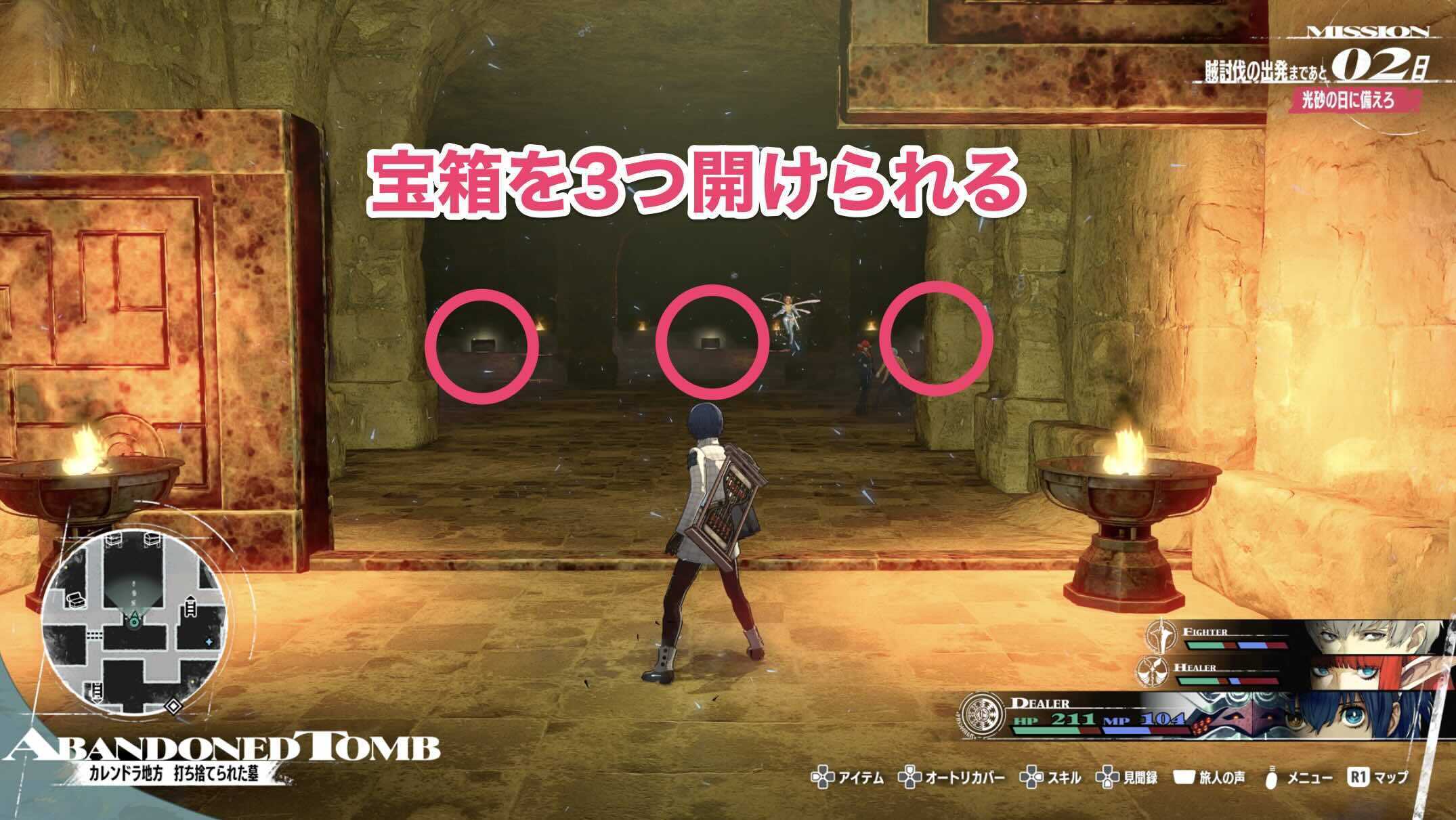Screen dimensions: 1456x820
Task: Select the diamond waypoint below the minimap
Action: click(x=173, y=707)
